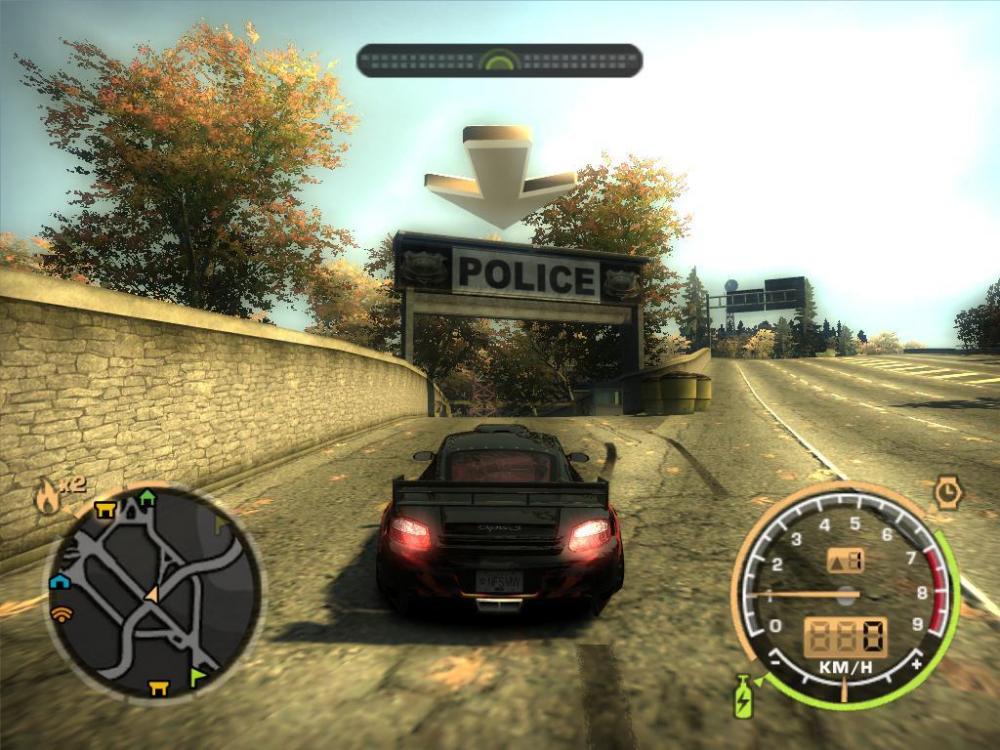Activate the Speedbreaker stopwatch icon

tap(947, 491)
